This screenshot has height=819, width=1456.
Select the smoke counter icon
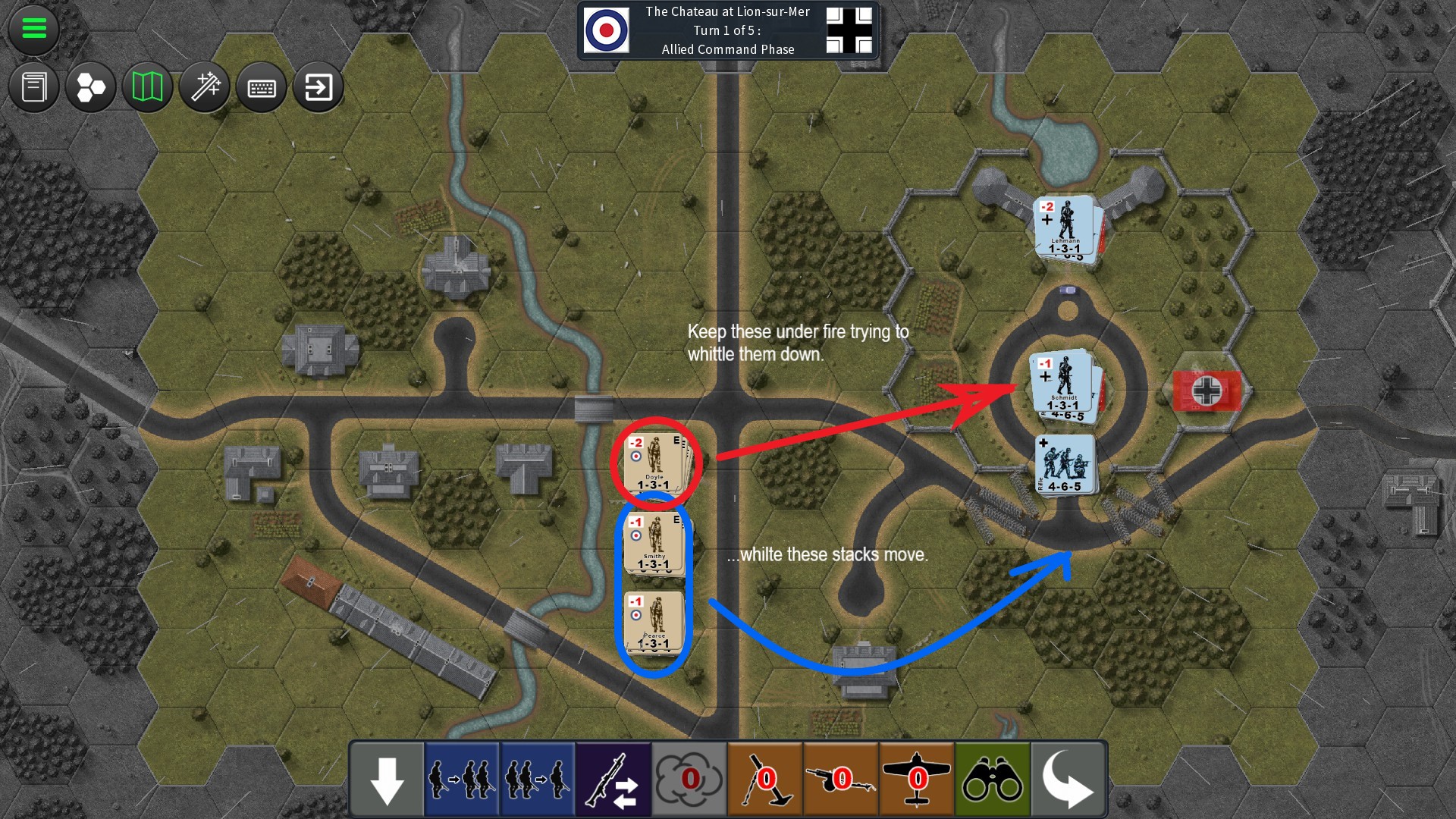[689, 778]
